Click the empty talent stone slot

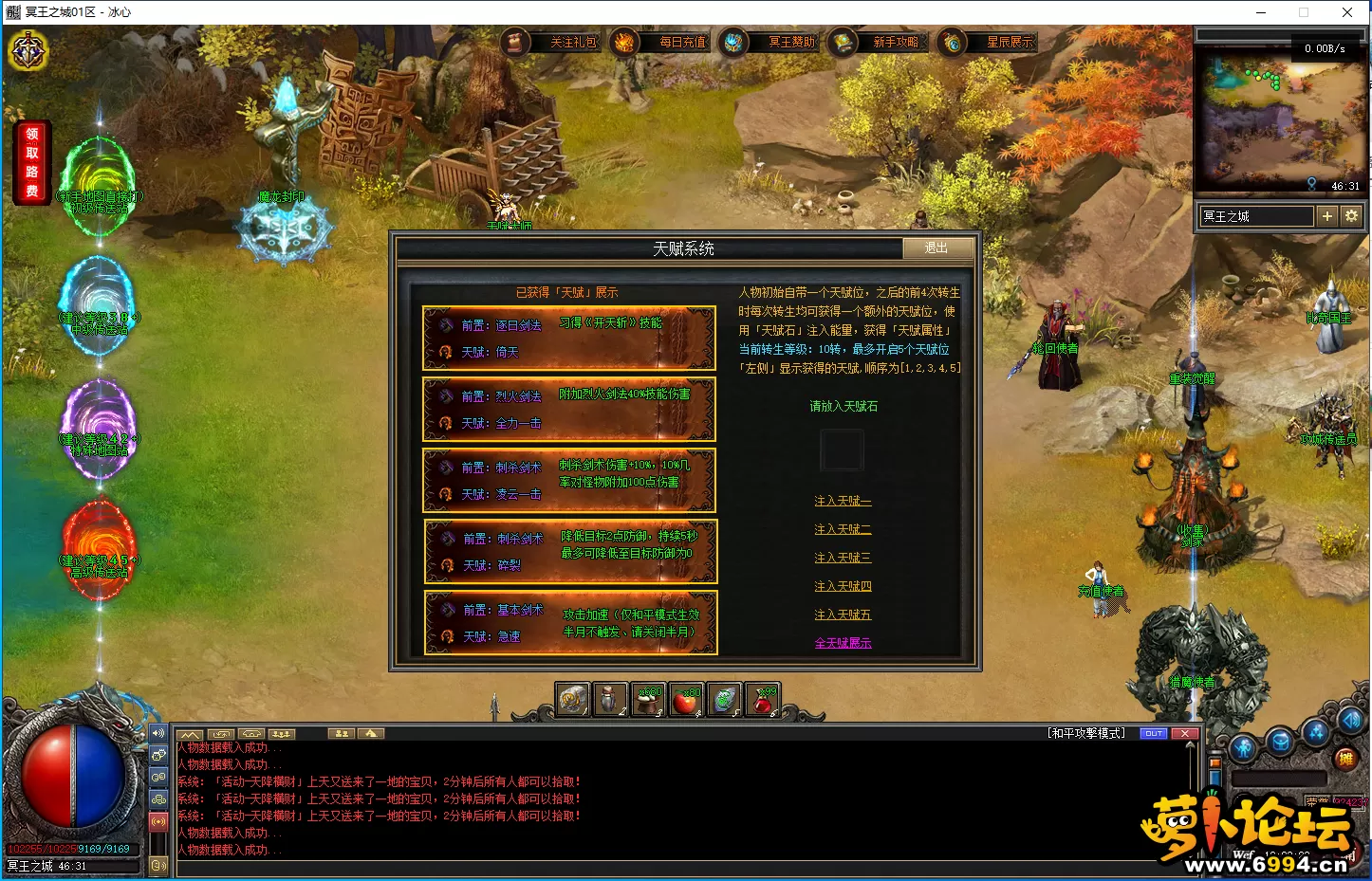coord(843,450)
